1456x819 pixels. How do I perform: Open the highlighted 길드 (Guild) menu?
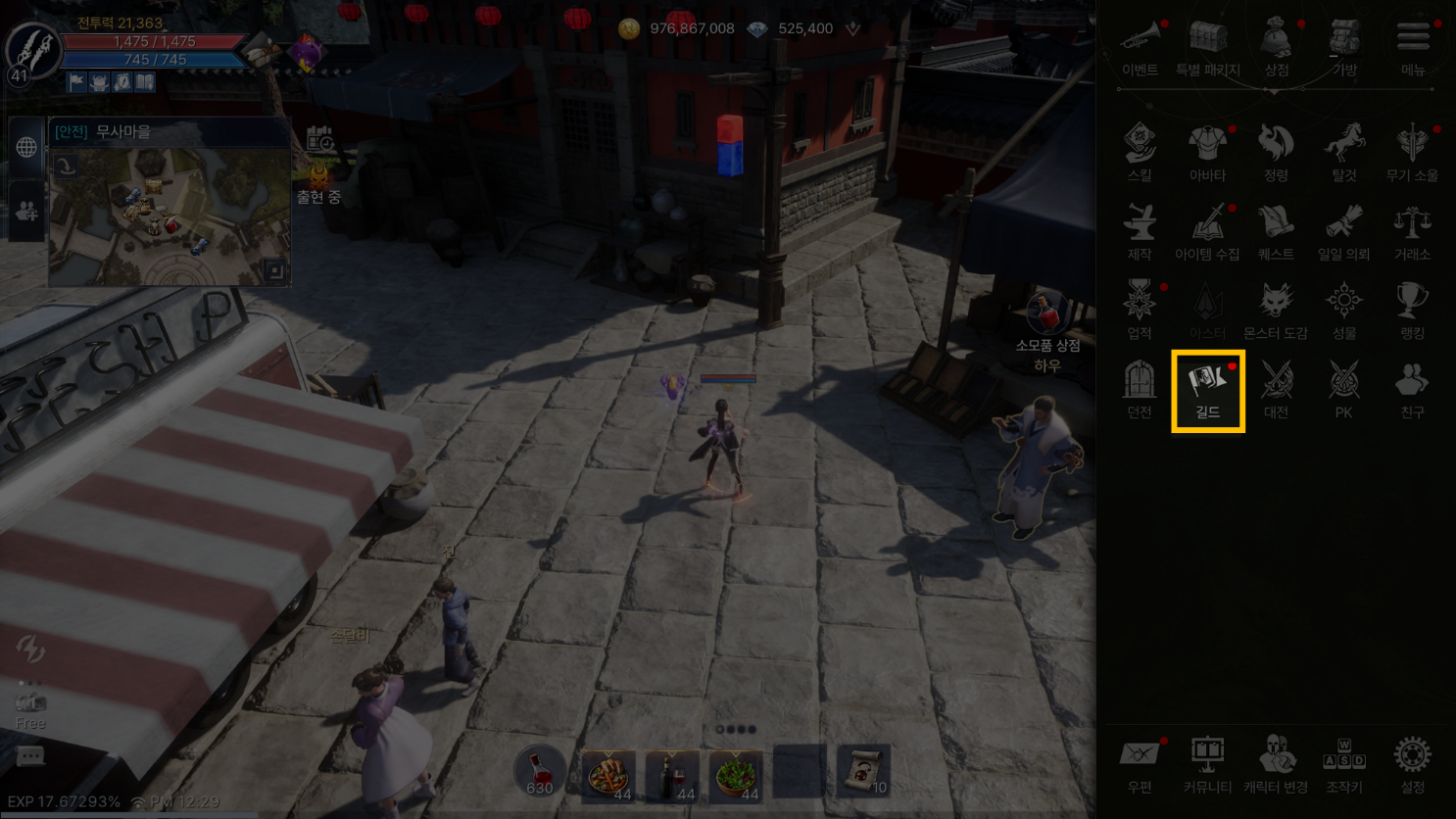(1207, 390)
